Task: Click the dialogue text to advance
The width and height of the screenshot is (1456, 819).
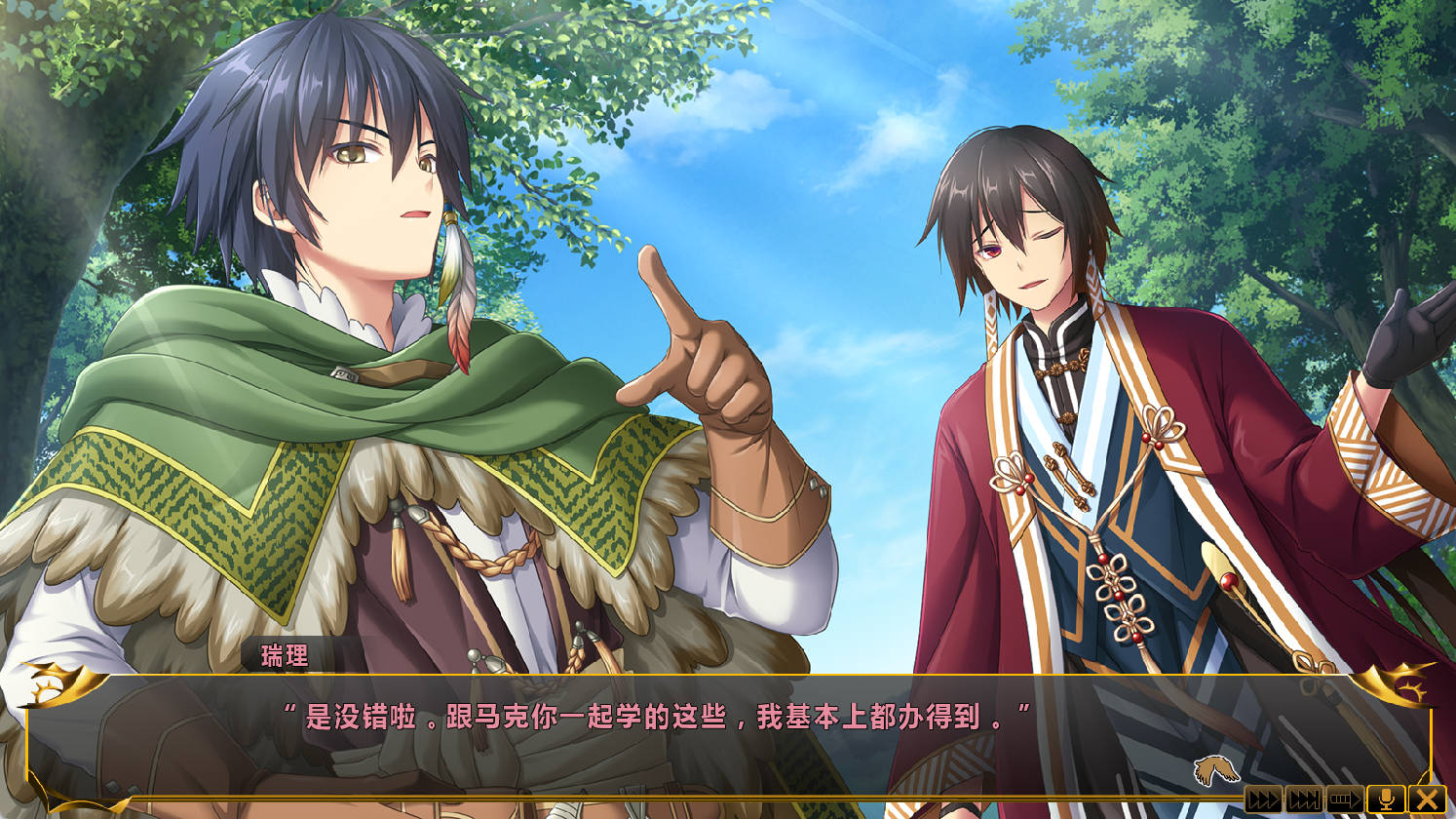Action: click(x=728, y=715)
